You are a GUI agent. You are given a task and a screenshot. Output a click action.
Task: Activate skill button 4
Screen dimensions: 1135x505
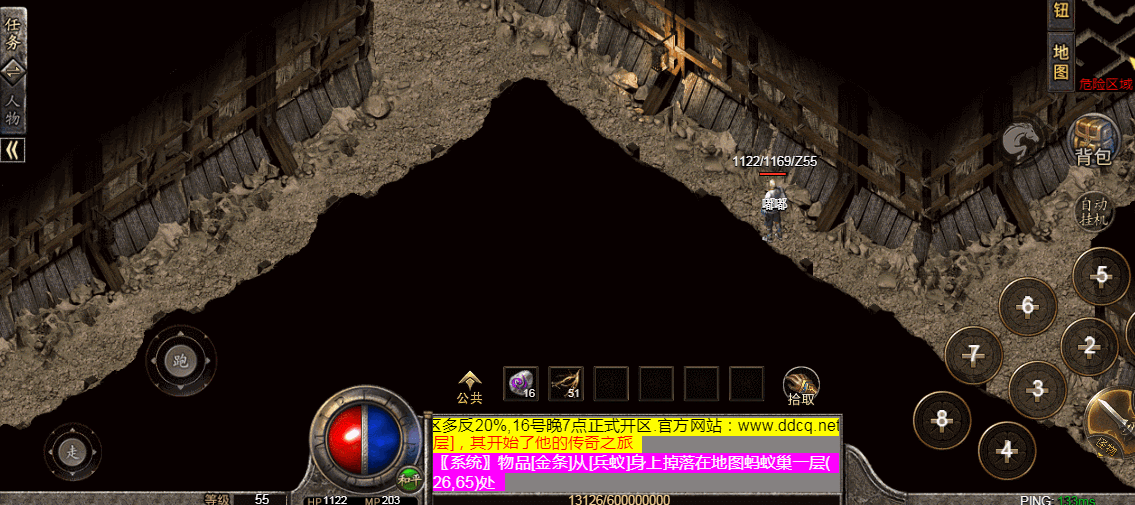pos(1007,450)
